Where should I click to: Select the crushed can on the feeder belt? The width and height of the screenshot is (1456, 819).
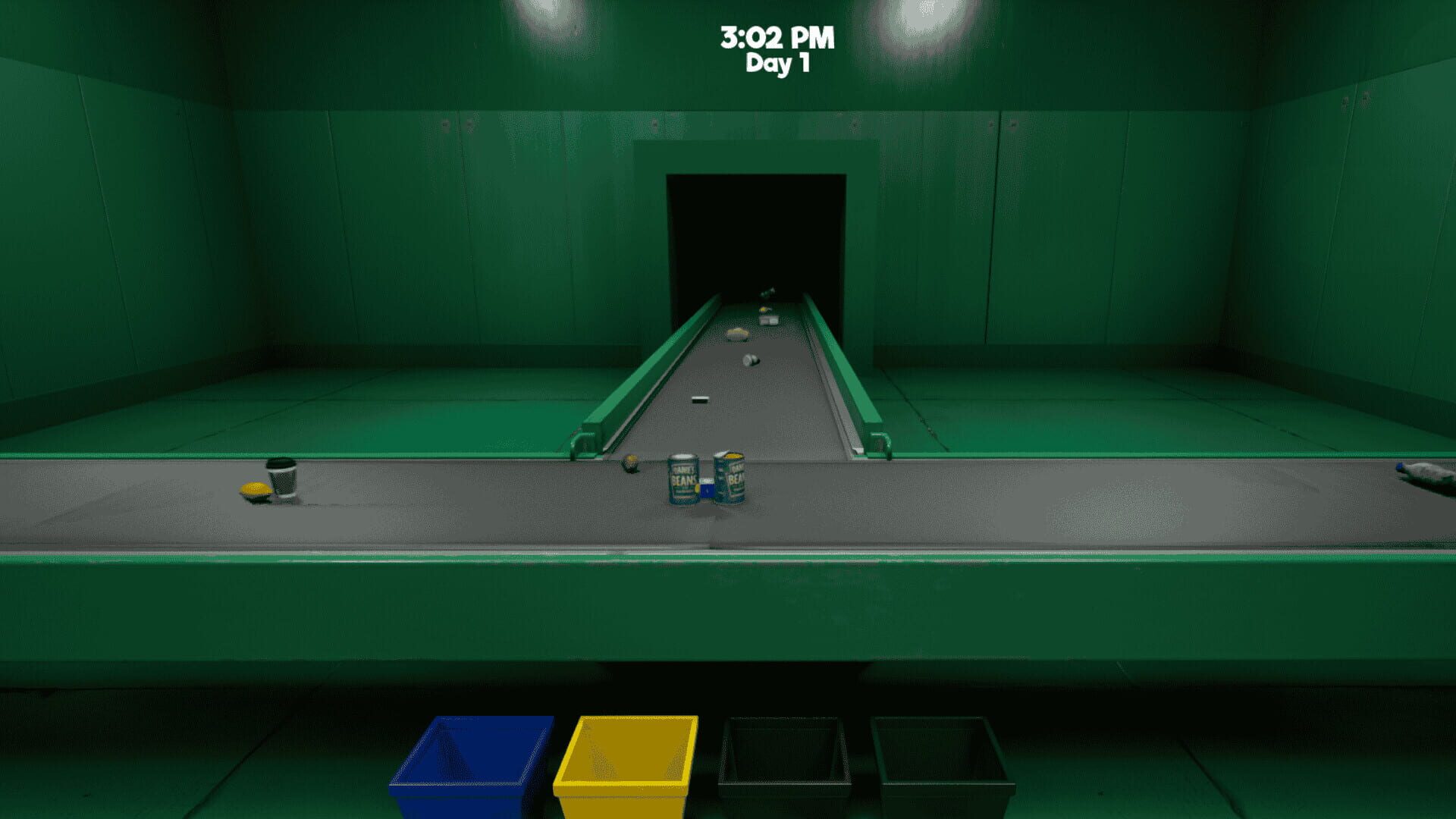click(x=751, y=360)
